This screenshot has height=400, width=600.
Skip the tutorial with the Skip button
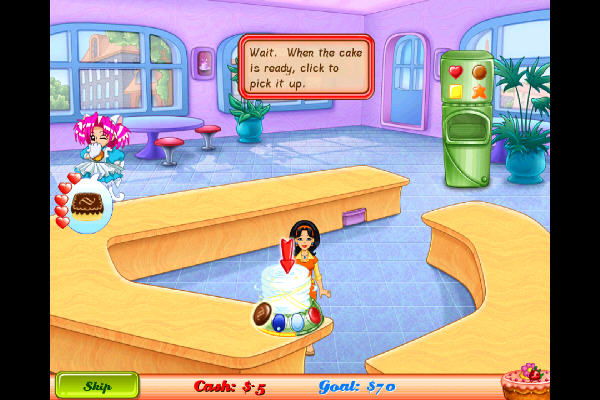click(x=97, y=386)
